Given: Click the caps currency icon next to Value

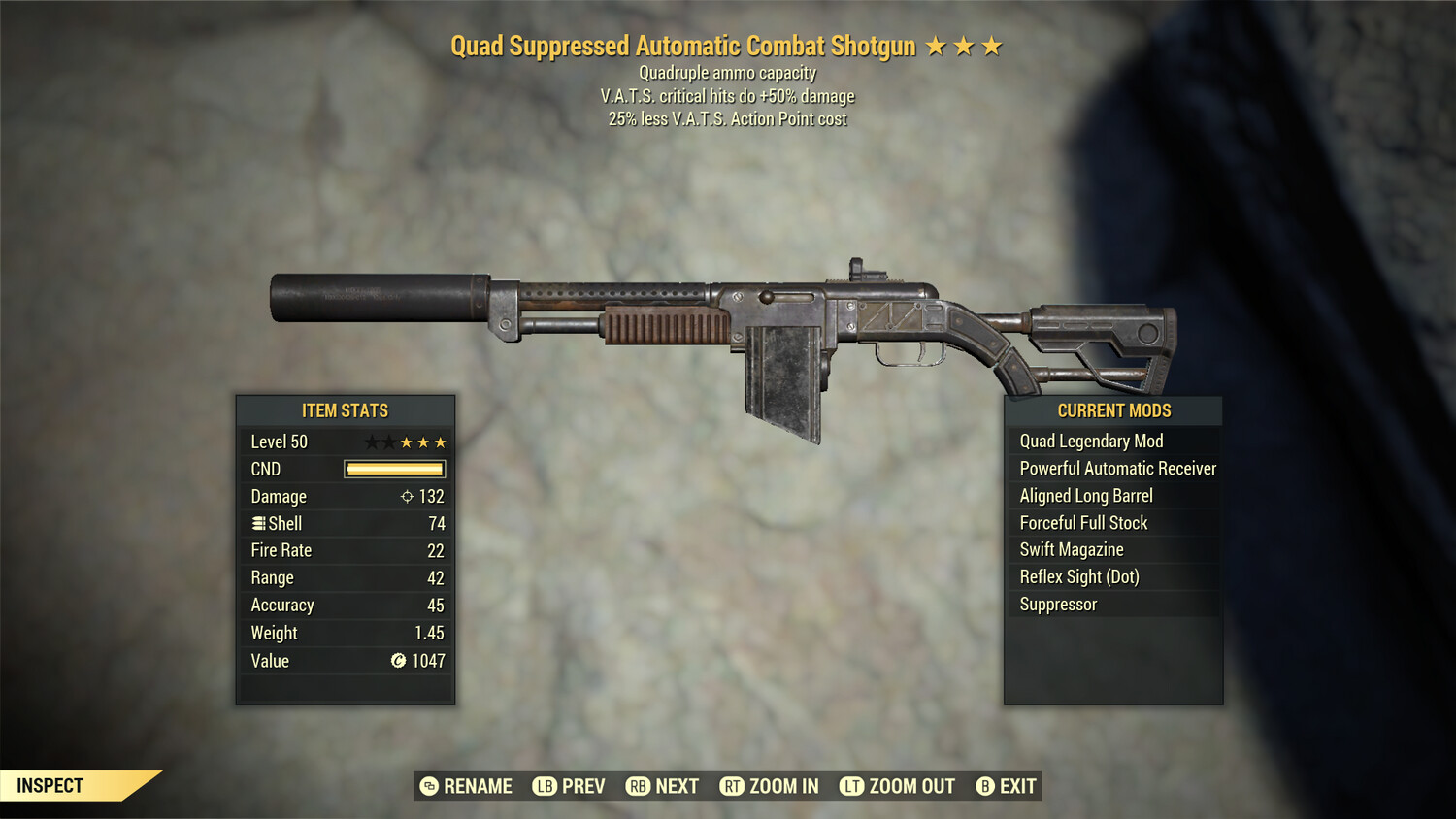Looking at the screenshot, I should point(397,661).
